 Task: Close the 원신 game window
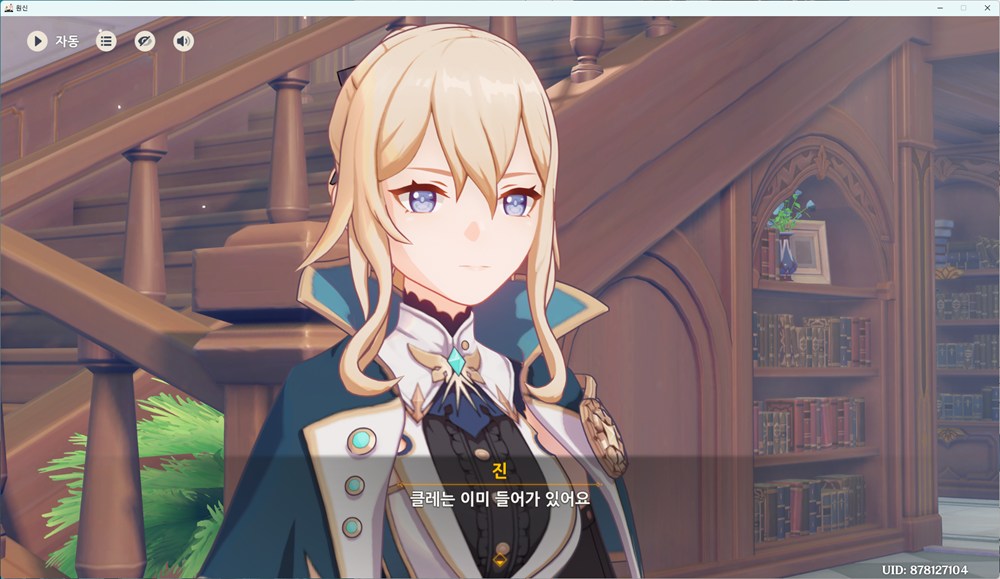point(985,7)
